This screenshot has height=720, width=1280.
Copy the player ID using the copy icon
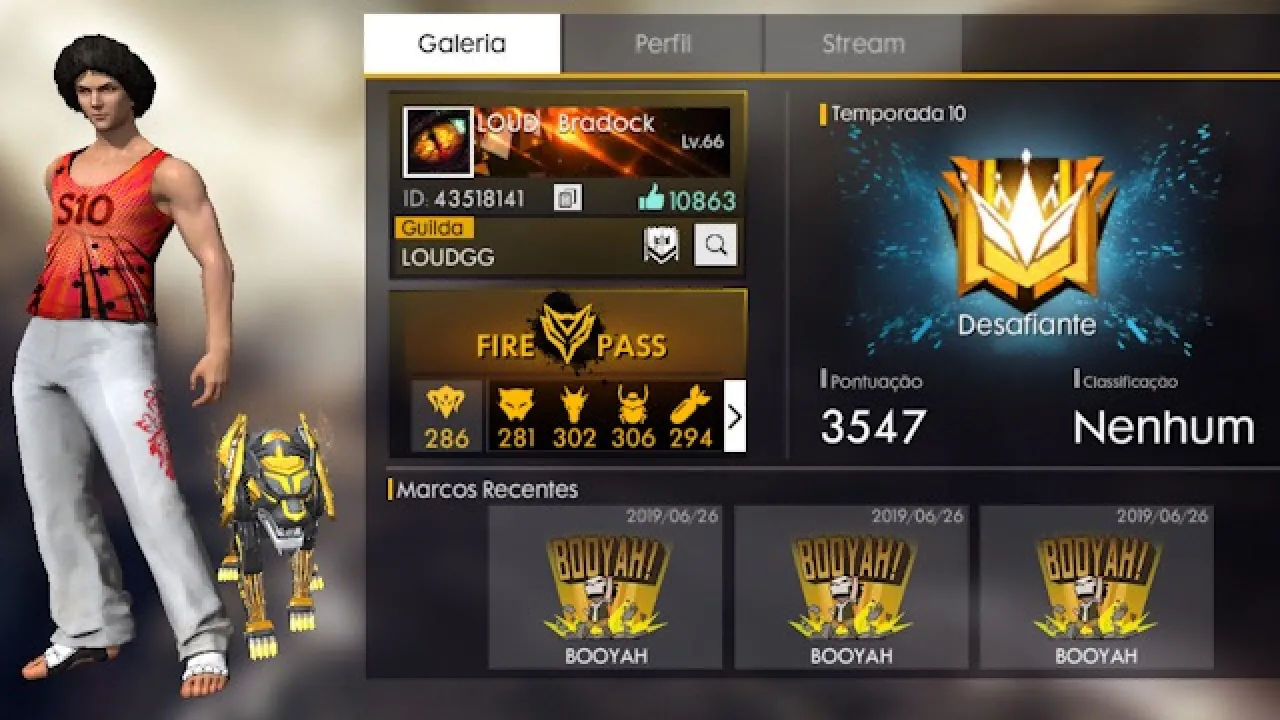566,197
